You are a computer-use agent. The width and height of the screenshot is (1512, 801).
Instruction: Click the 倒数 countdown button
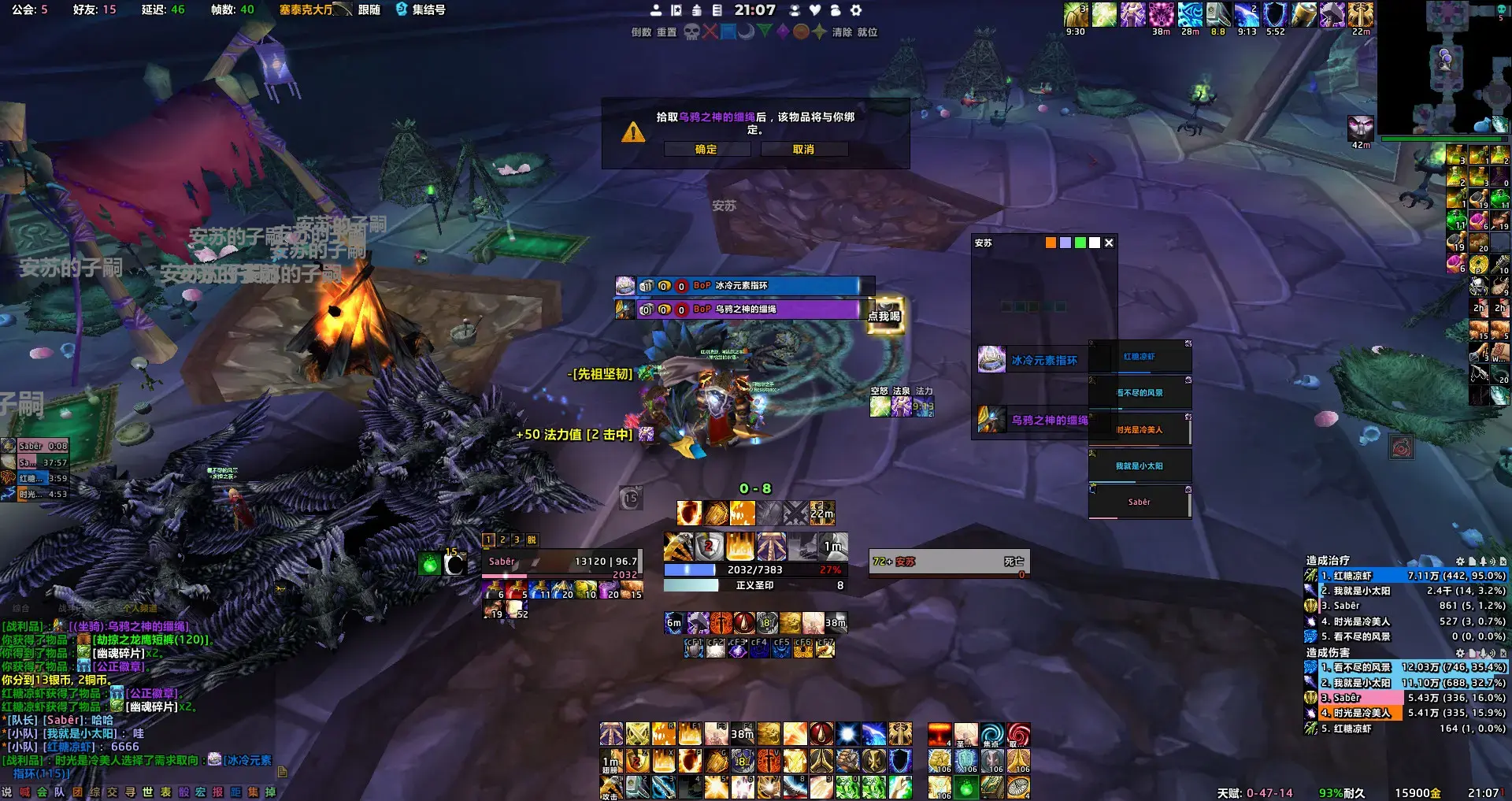[x=641, y=32]
